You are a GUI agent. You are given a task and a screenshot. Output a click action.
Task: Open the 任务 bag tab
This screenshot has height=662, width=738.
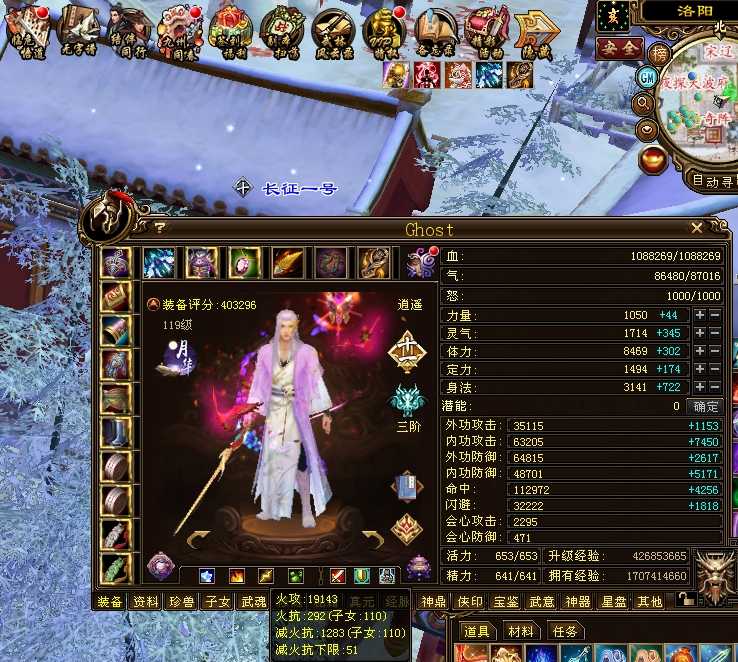point(565,632)
